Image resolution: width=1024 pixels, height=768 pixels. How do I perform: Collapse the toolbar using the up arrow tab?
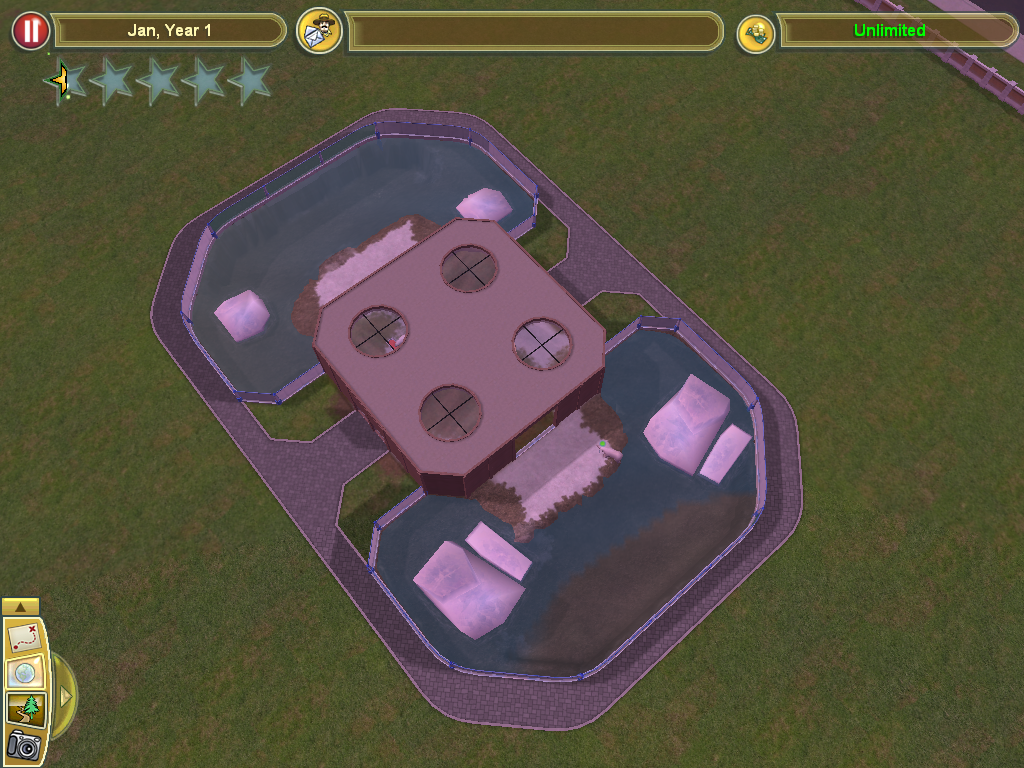pos(21,606)
